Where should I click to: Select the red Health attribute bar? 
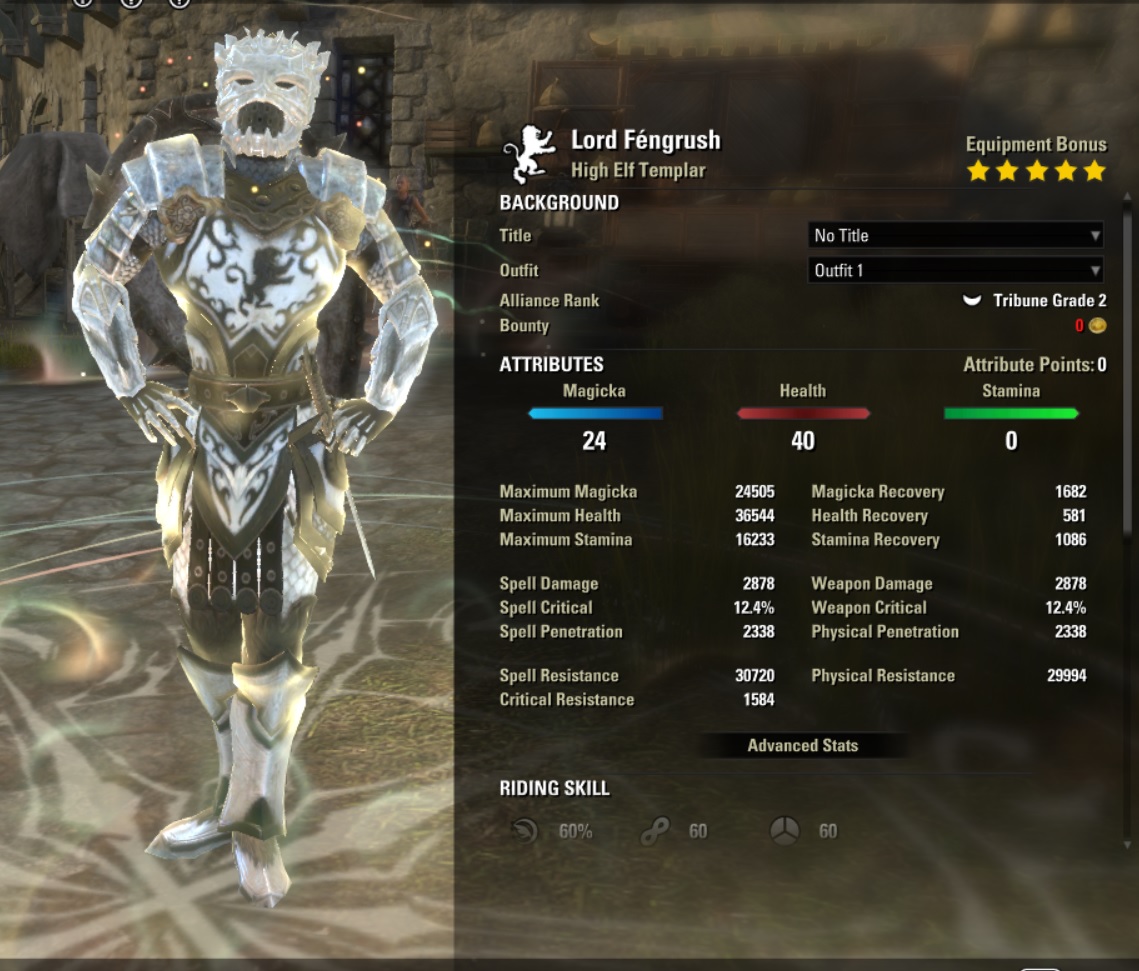point(803,413)
